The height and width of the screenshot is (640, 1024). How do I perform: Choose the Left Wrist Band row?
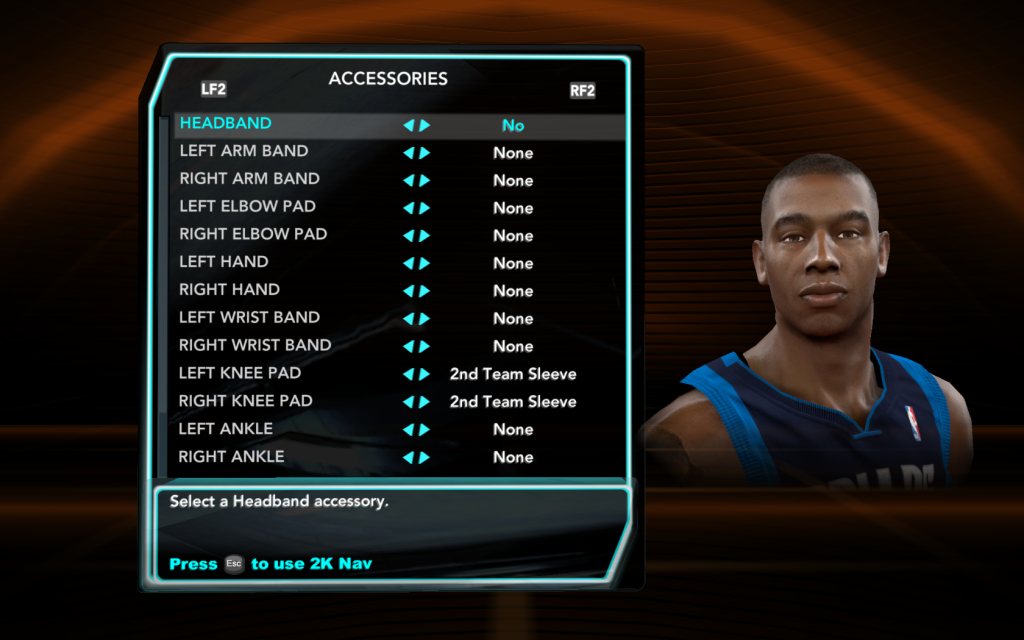coord(250,318)
